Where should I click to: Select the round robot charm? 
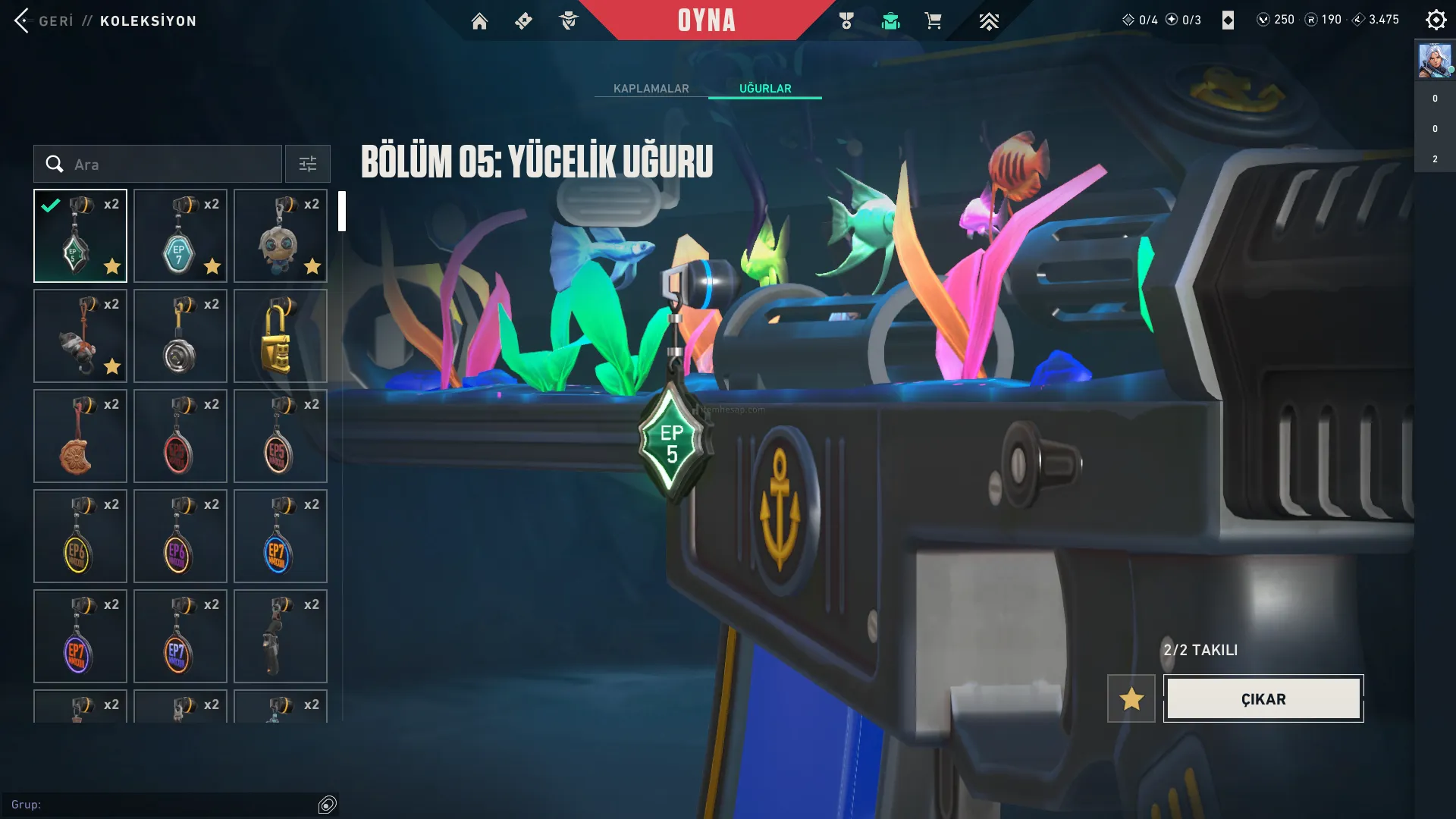tap(281, 236)
